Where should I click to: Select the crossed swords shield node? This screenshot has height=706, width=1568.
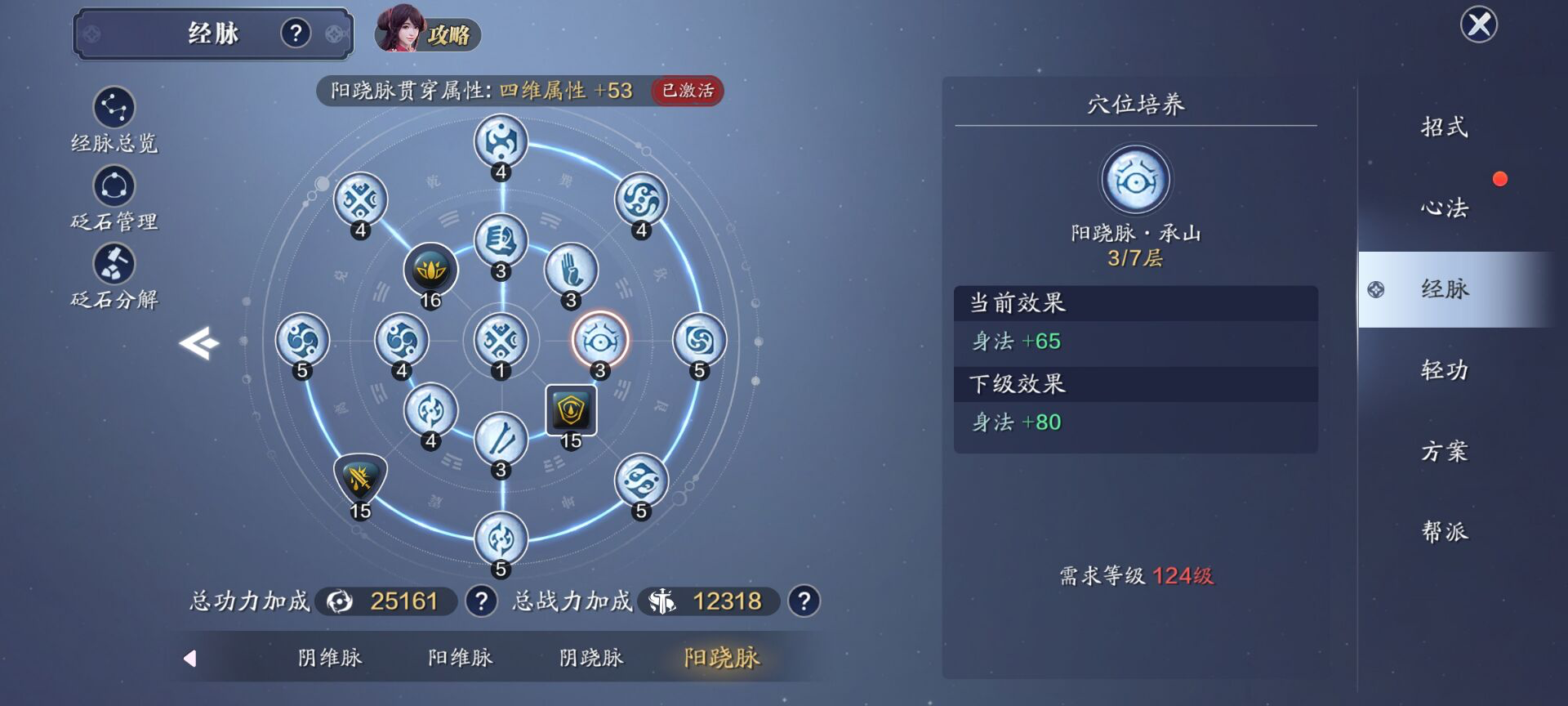click(x=360, y=480)
